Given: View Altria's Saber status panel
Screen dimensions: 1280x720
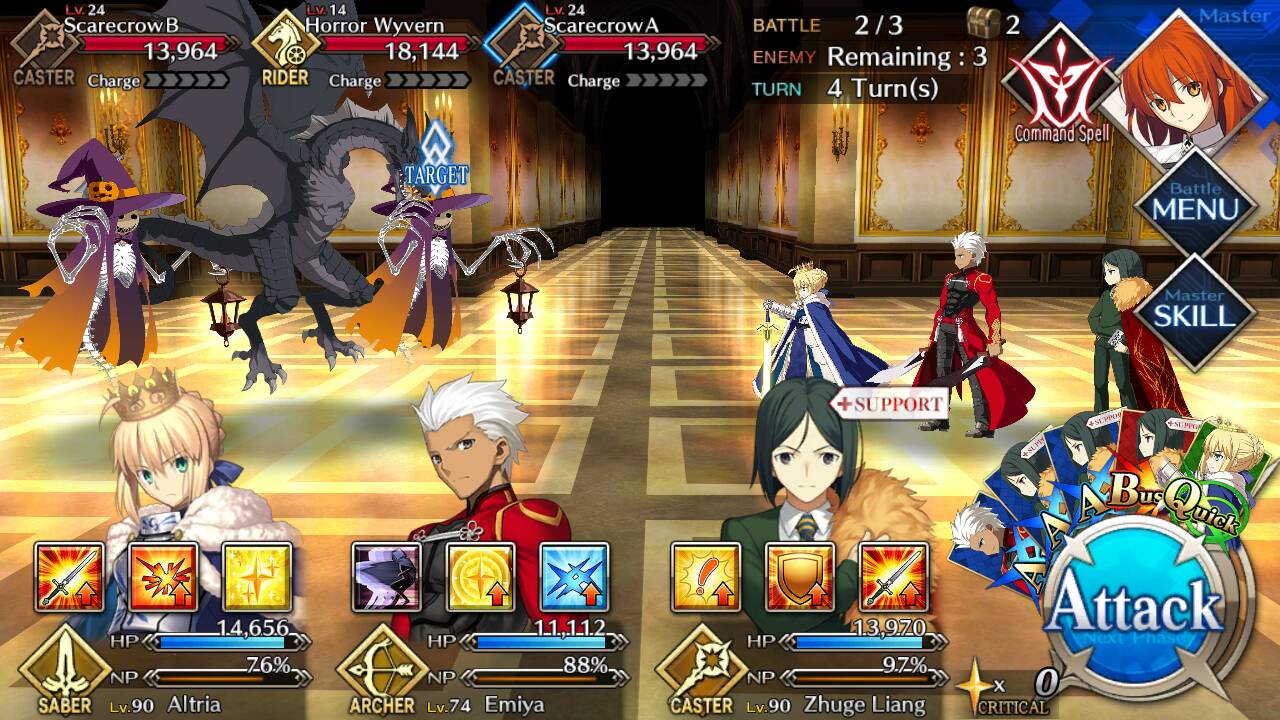Looking at the screenshot, I should 160,668.
